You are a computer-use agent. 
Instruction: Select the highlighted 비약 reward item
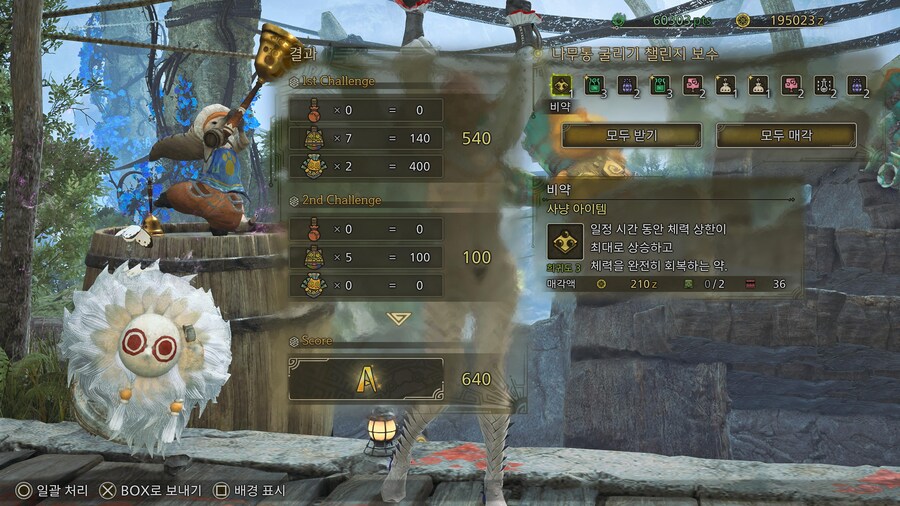point(561,85)
